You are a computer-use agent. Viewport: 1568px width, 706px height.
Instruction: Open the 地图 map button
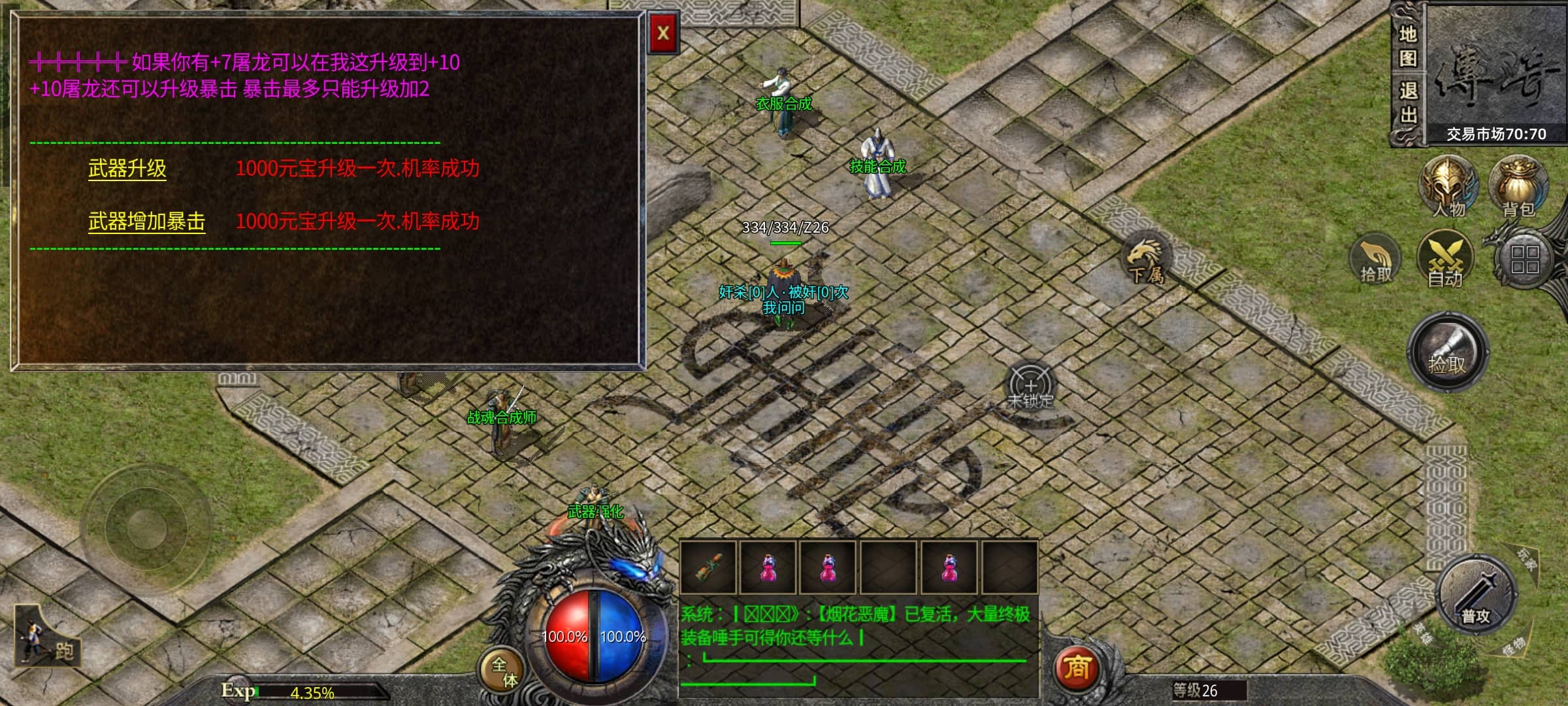pyautogui.click(x=1407, y=46)
